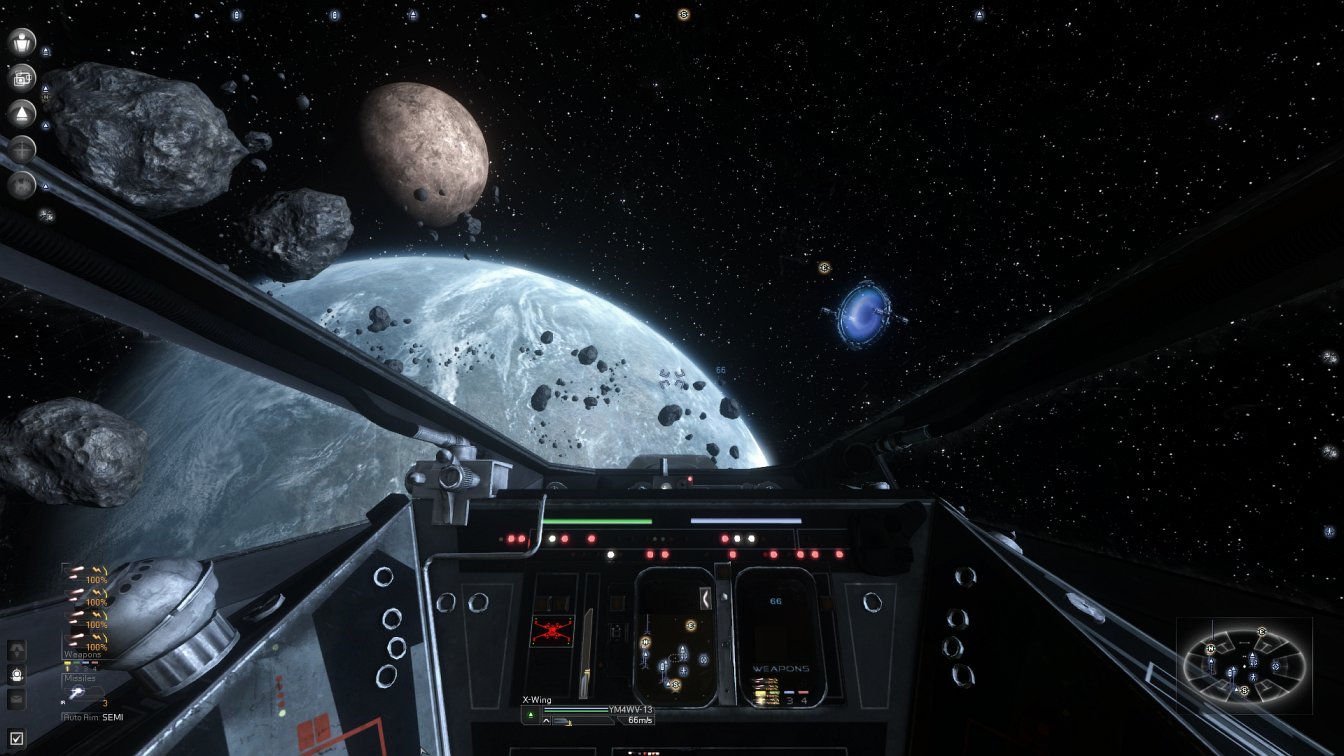This screenshot has height=756, width=1344.
Task: Select the blue jump gate target marker
Action: 863,314
